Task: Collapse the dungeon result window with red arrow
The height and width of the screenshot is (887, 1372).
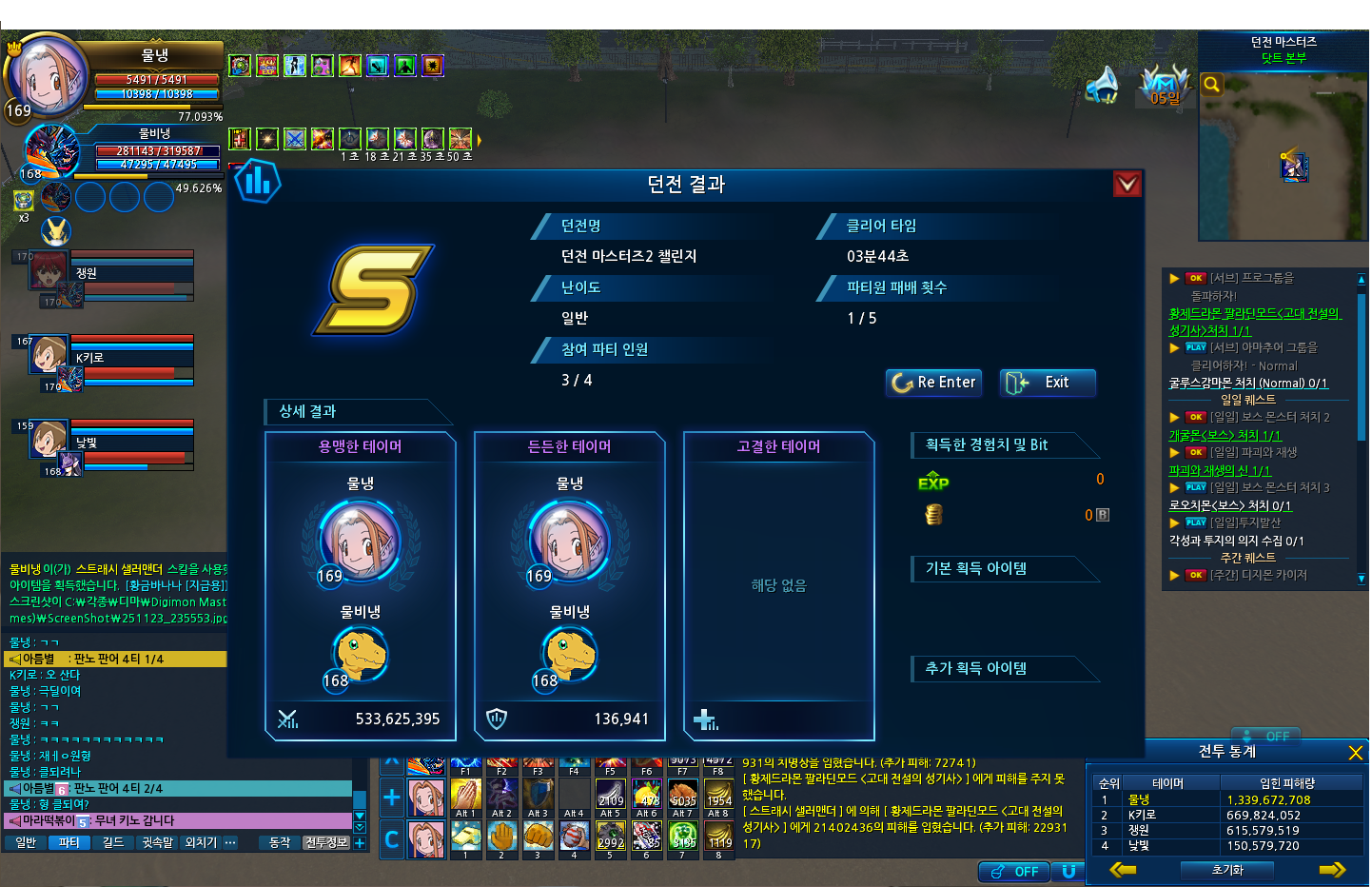Action: pos(1127,184)
